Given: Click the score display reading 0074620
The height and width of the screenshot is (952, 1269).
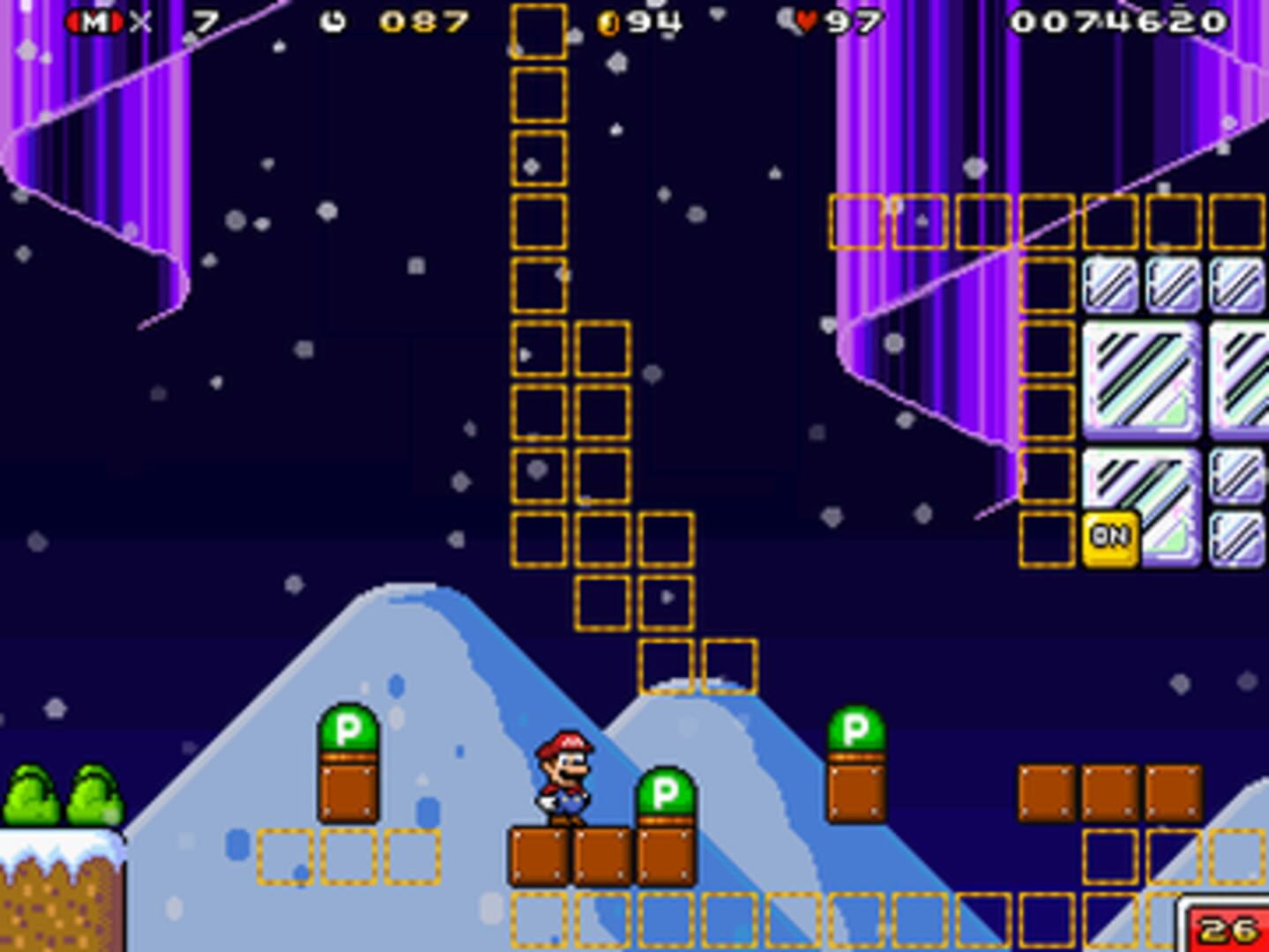Looking at the screenshot, I should coord(1120,22).
